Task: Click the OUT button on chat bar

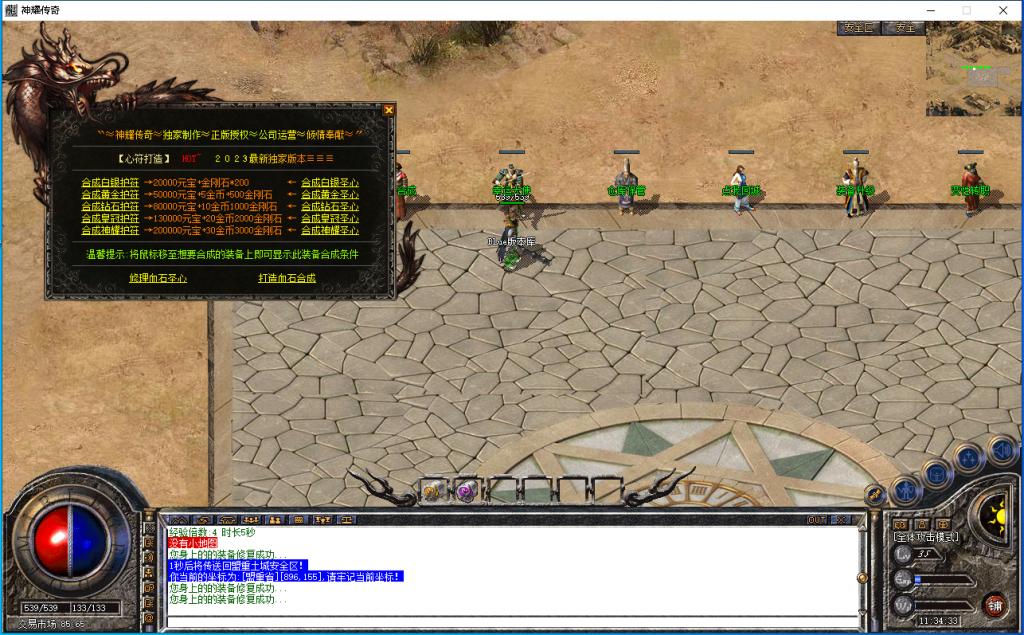Action: tap(817, 520)
